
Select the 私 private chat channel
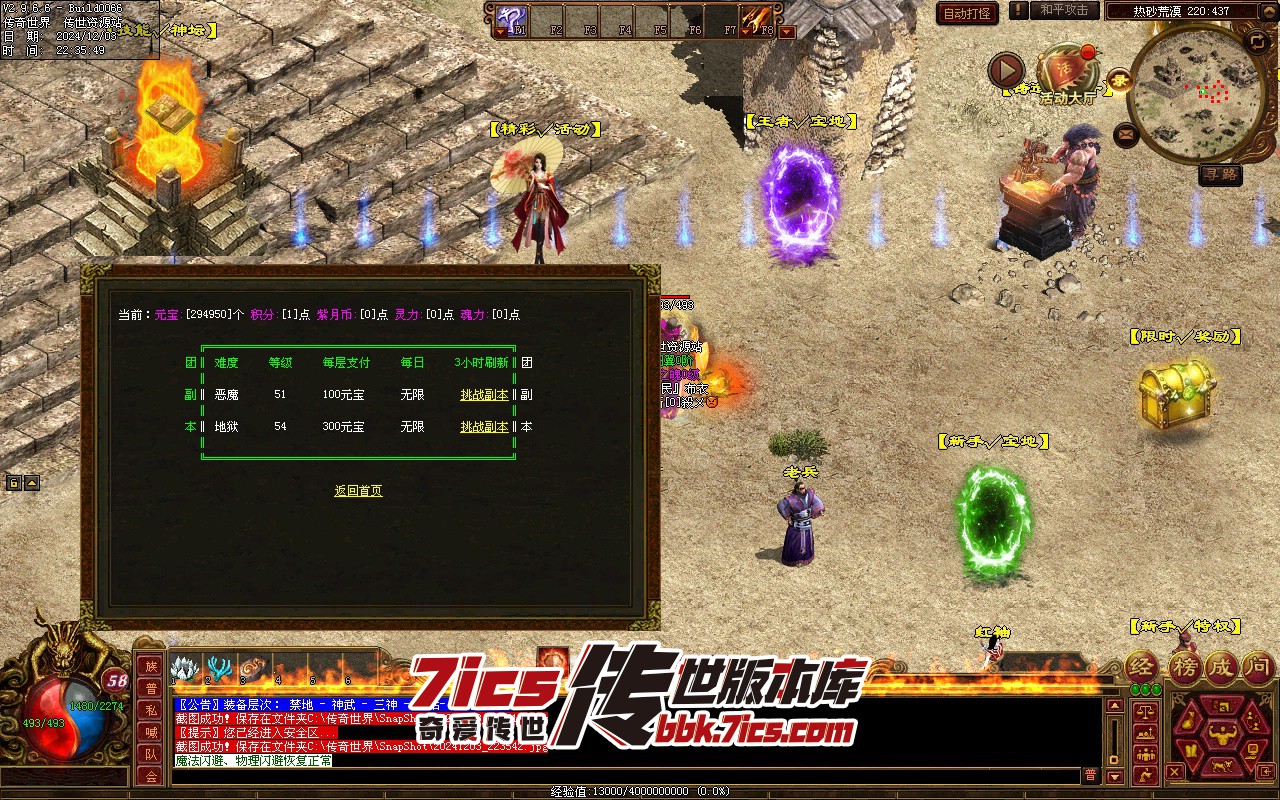tap(151, 710)
